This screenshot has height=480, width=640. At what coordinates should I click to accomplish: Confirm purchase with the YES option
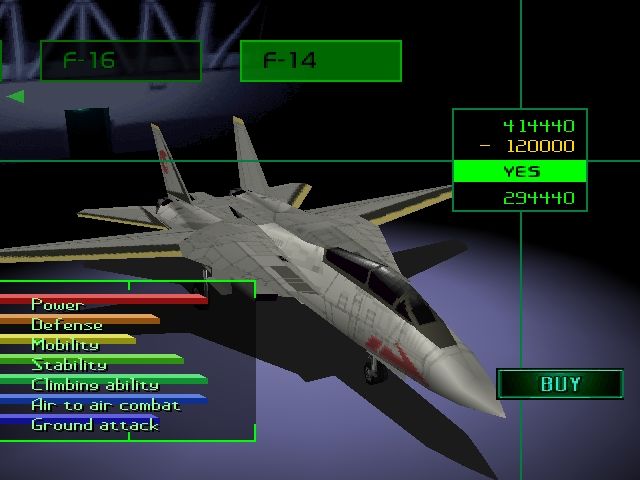point(520,172)
